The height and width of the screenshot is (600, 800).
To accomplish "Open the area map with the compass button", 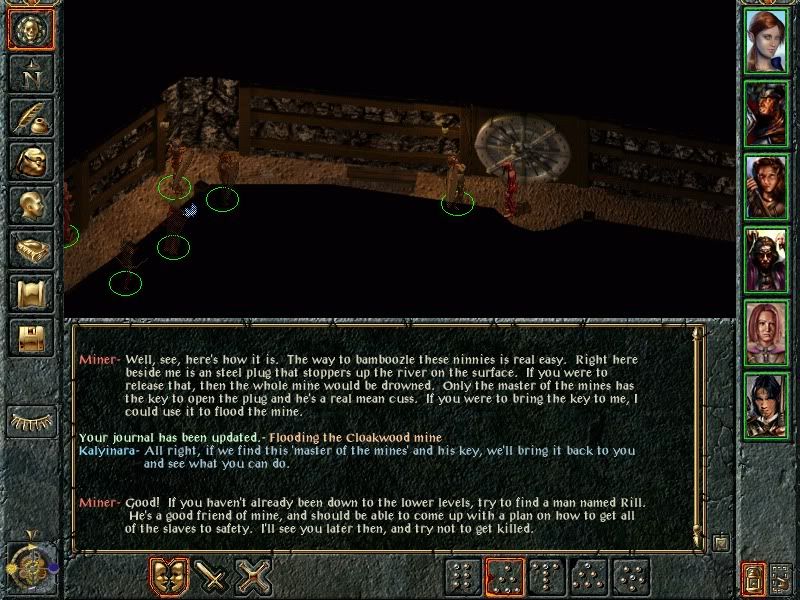I will [x=30, y=73].
